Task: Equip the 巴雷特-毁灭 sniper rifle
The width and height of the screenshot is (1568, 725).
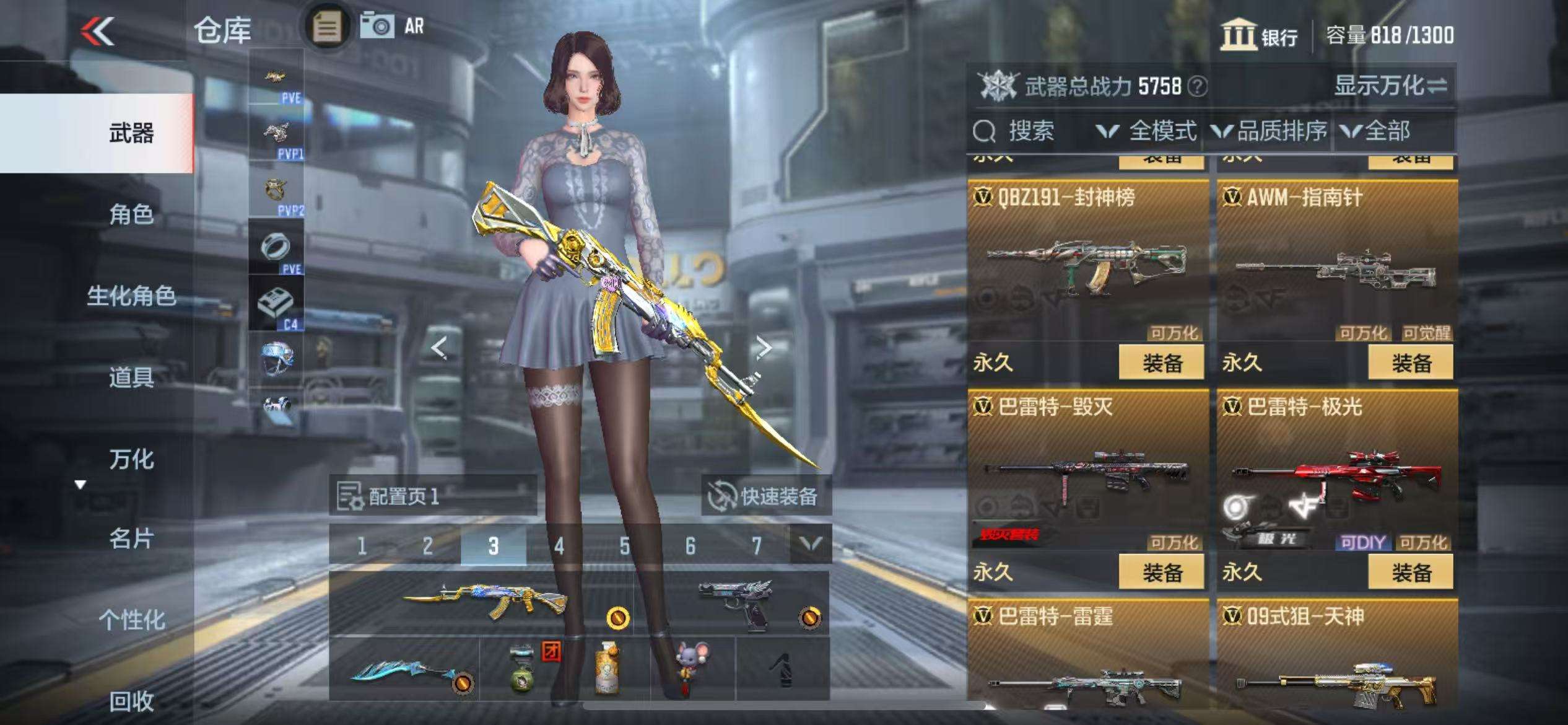Action: point(1161,573)
